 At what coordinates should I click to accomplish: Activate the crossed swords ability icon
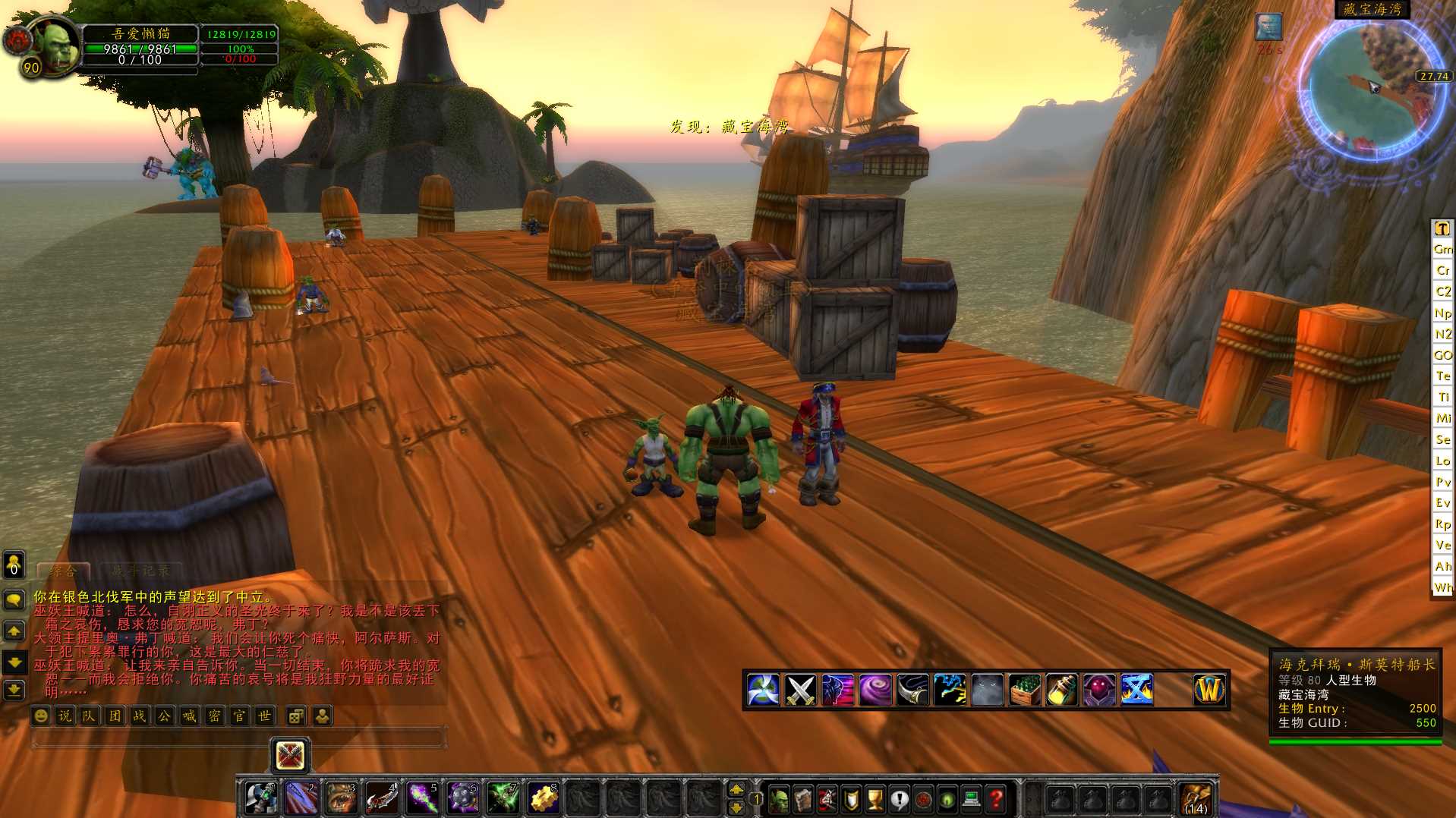[800, 691]
